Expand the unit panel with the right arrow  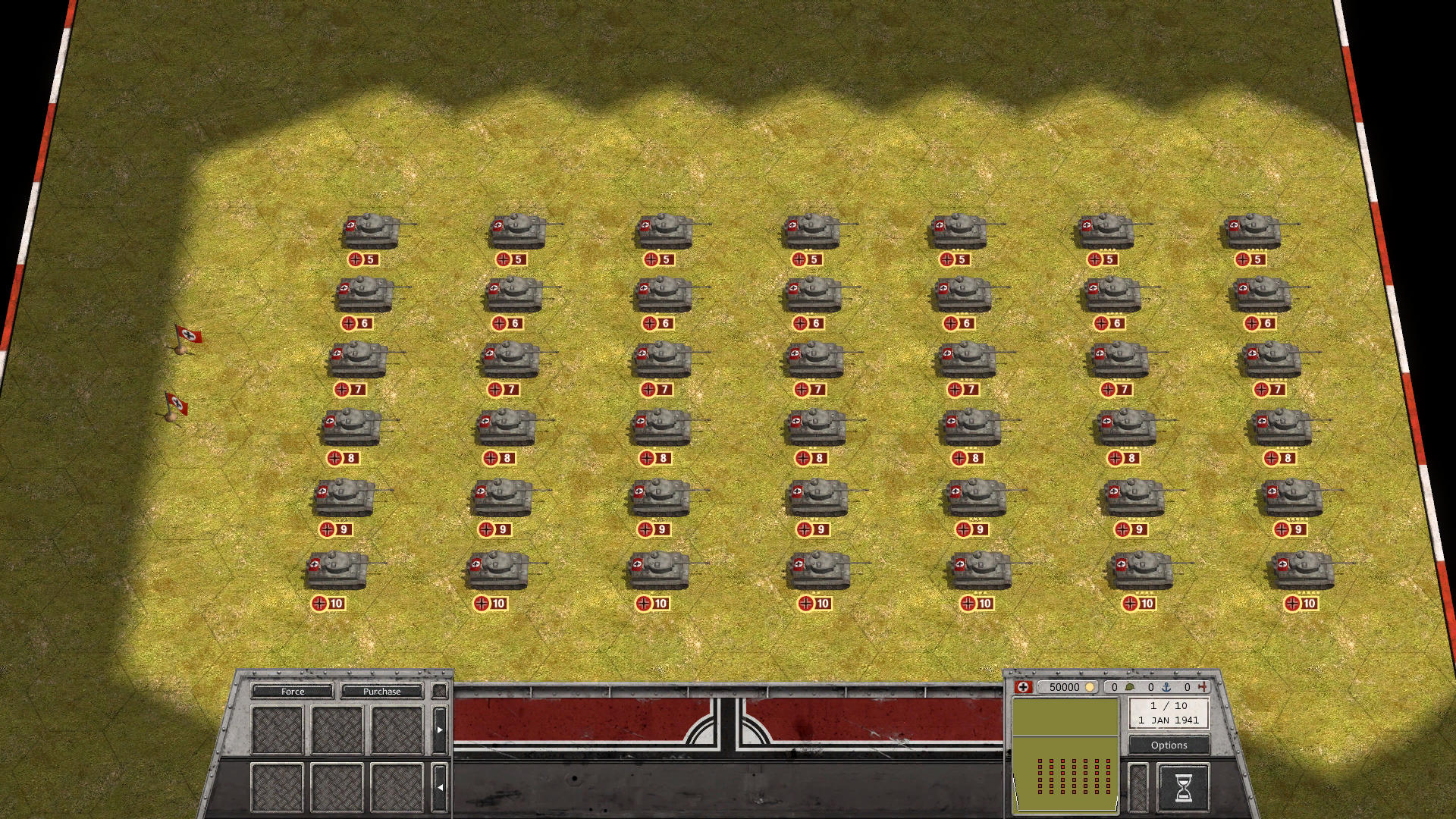click(x=441, y=728)
